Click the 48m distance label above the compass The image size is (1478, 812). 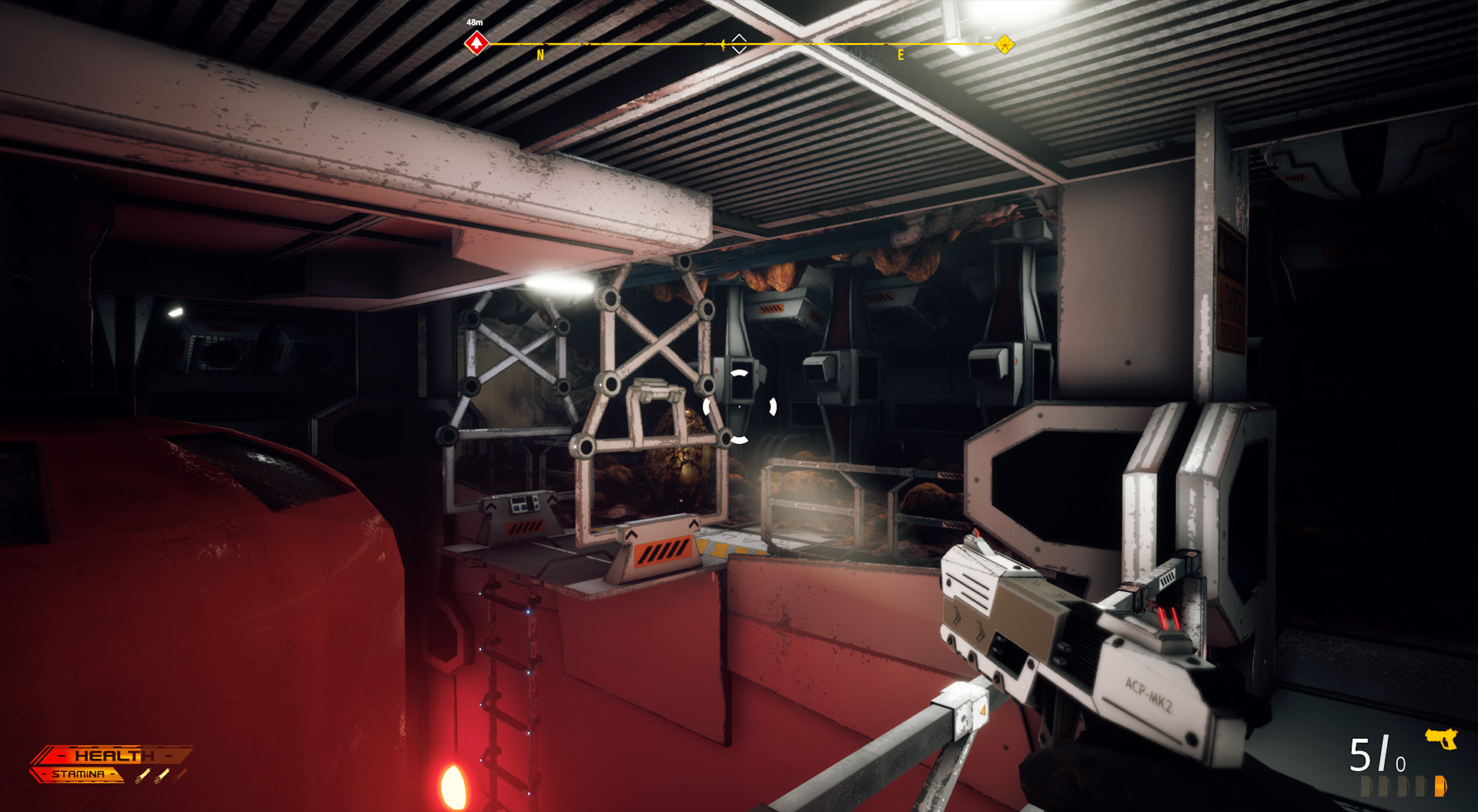point(473,22)
